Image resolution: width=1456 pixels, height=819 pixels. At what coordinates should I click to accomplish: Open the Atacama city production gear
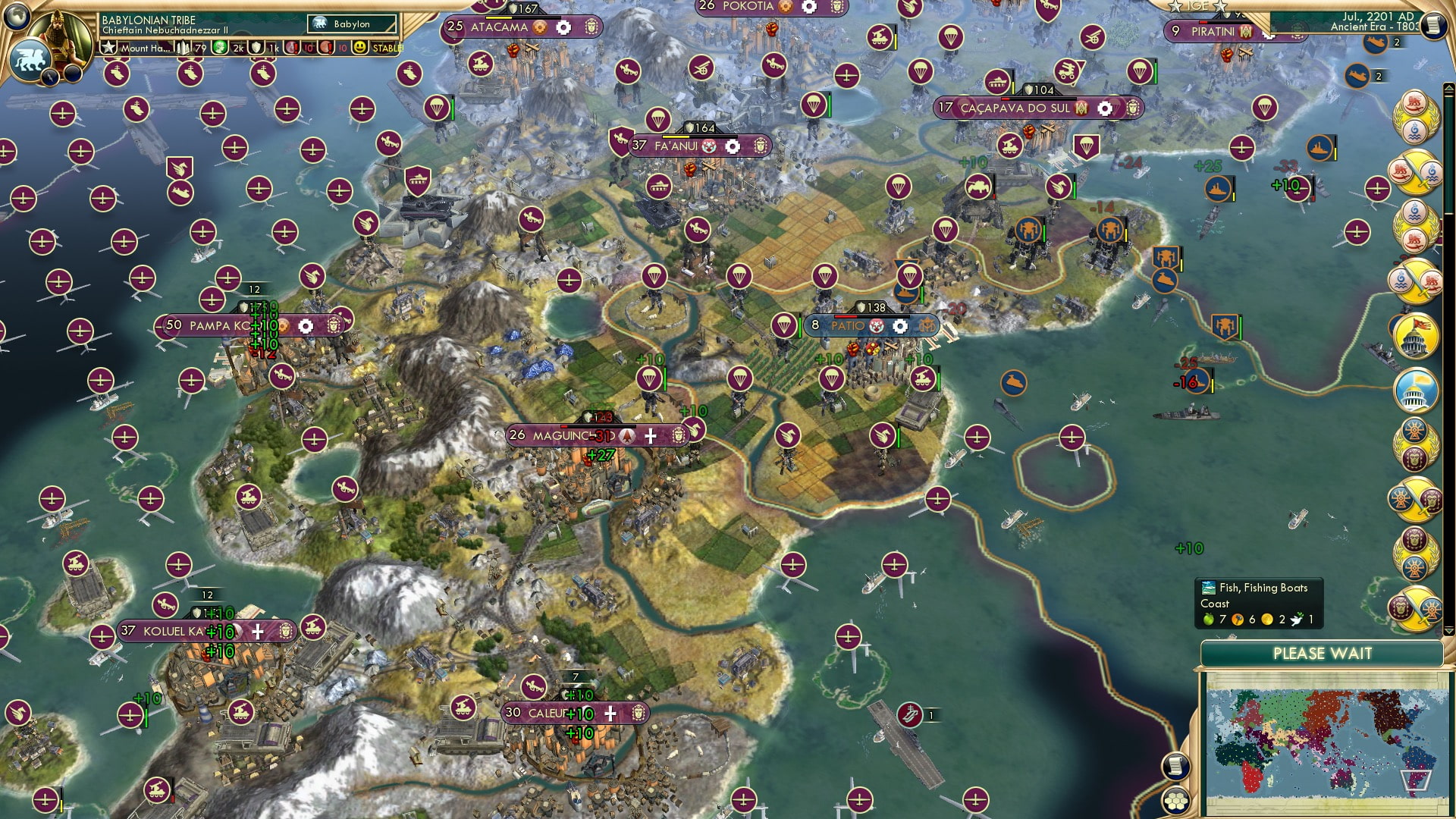point(562,27)
